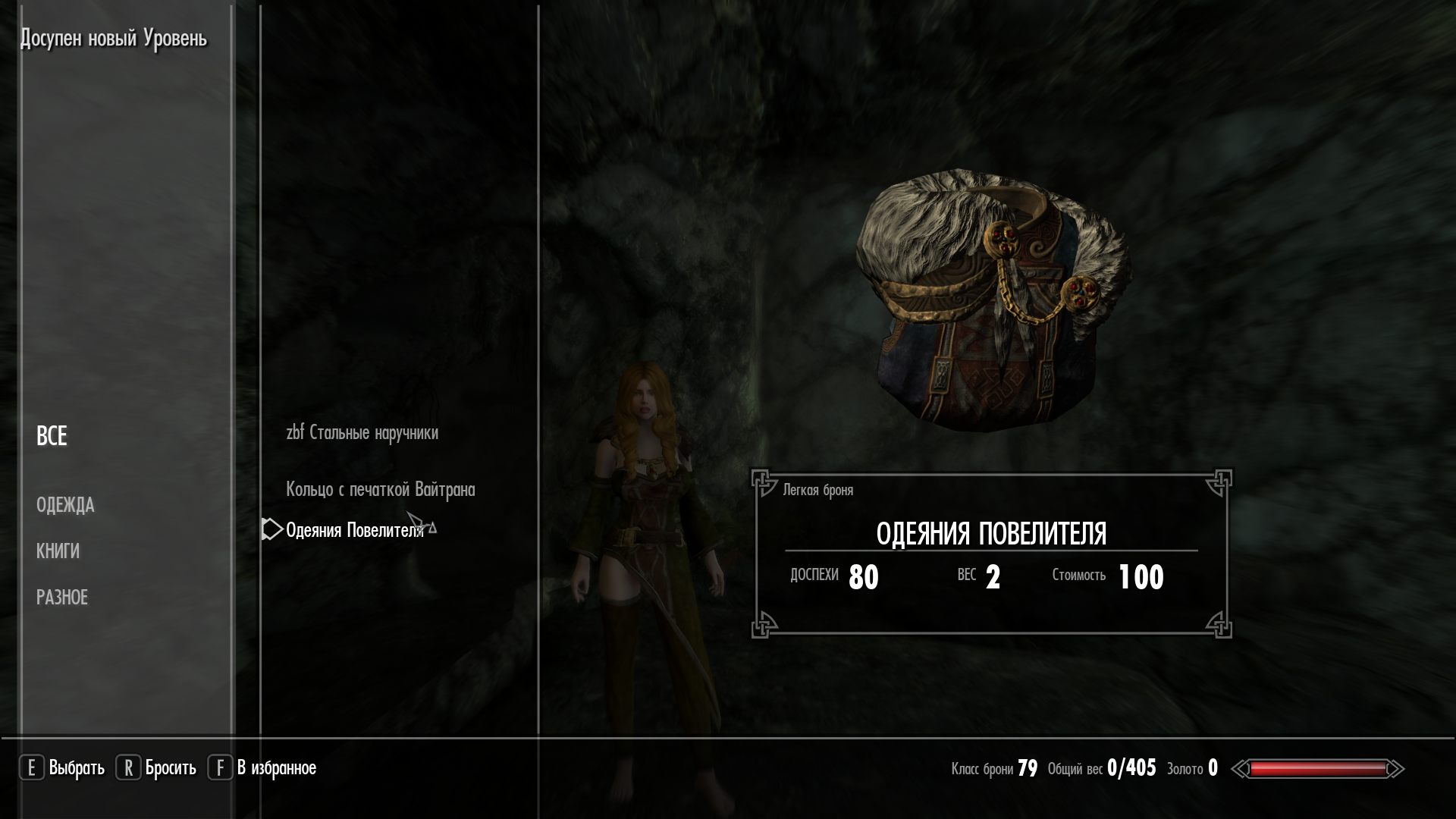Viewport: 1456px width, 819px height.
Task: Select the ВСЕ inventory category
Action: tap(52, 436)
